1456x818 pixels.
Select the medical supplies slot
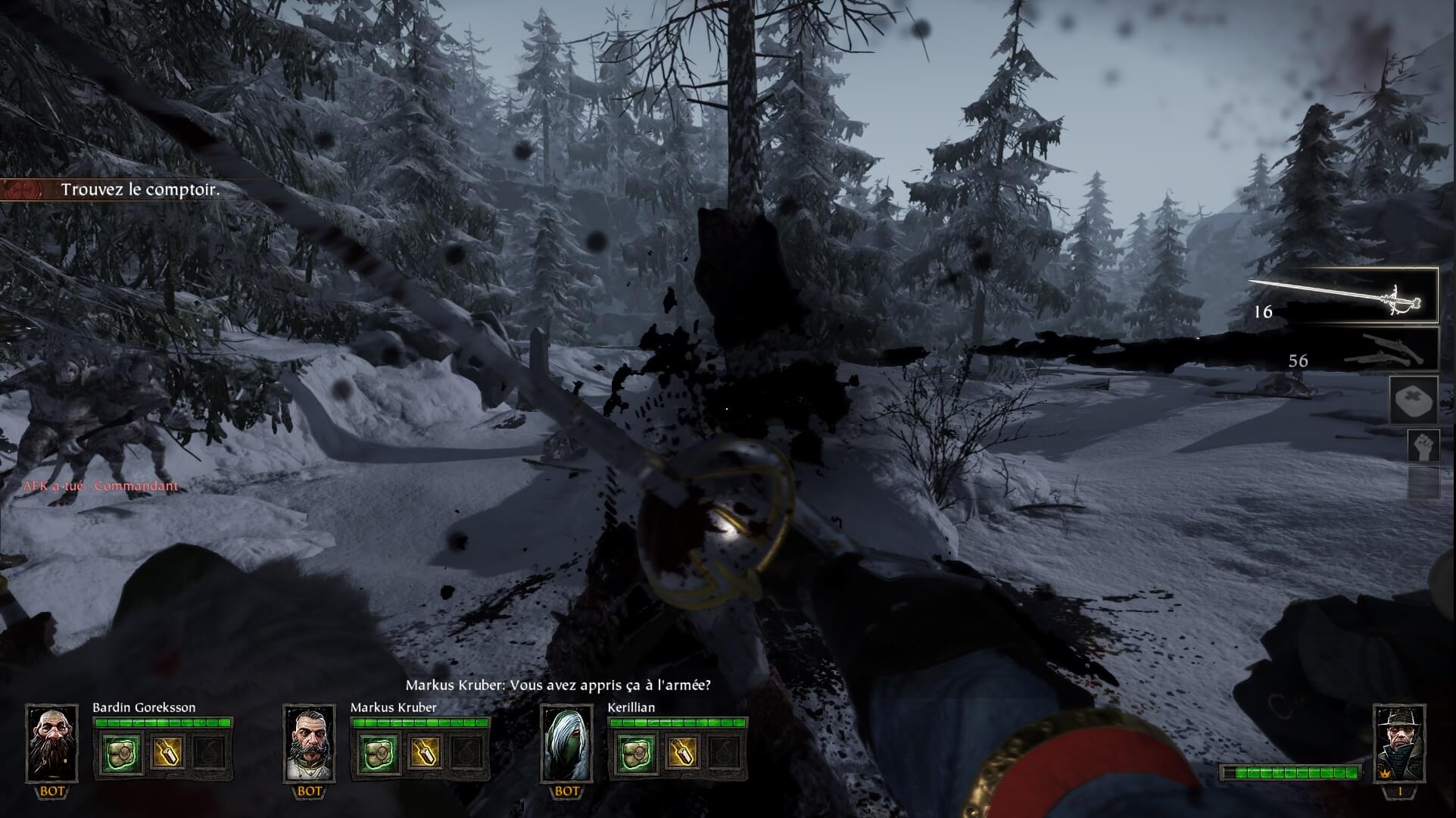[x=1413, y=401]
